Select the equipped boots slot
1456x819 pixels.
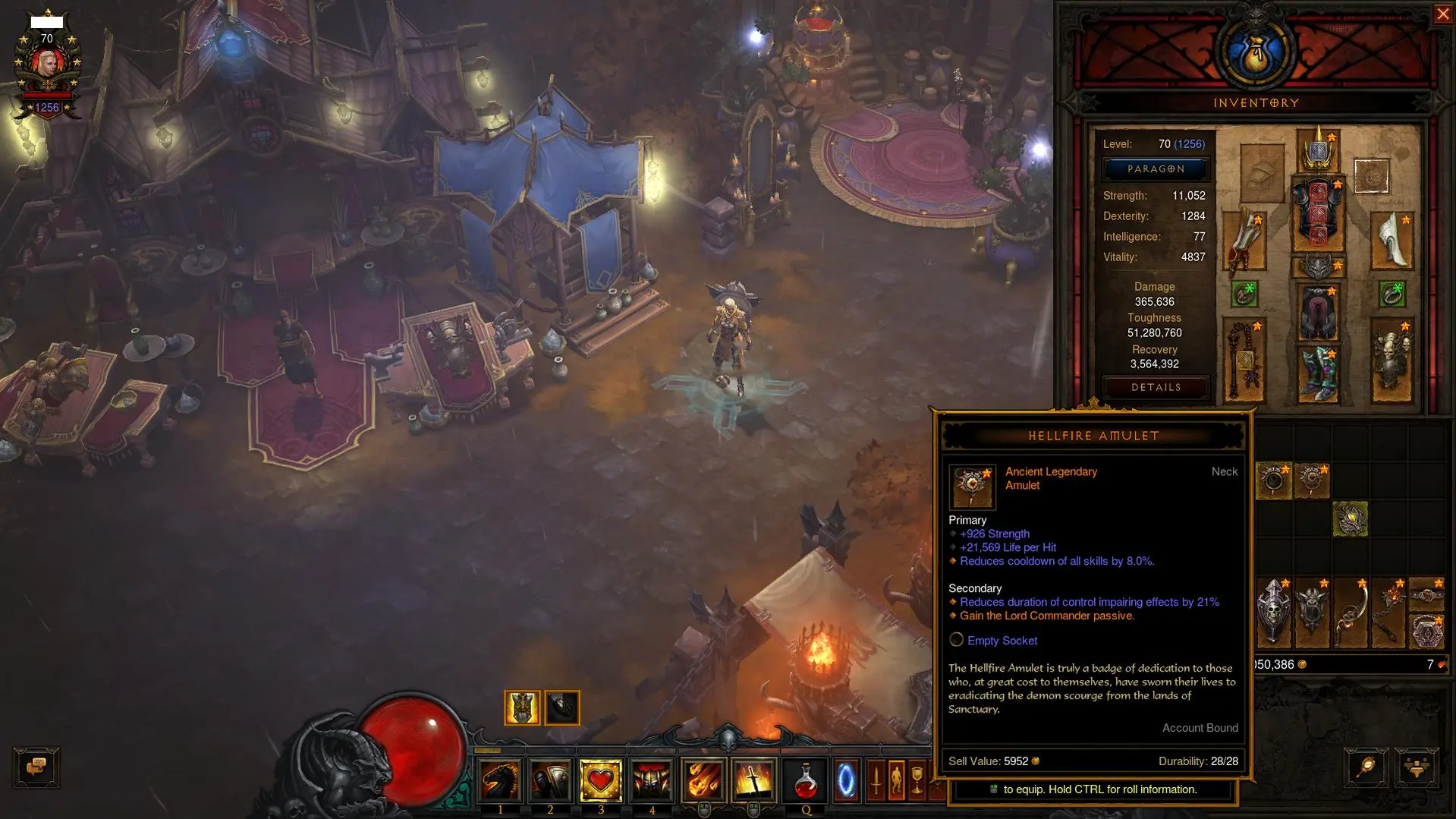(1319, 373)
